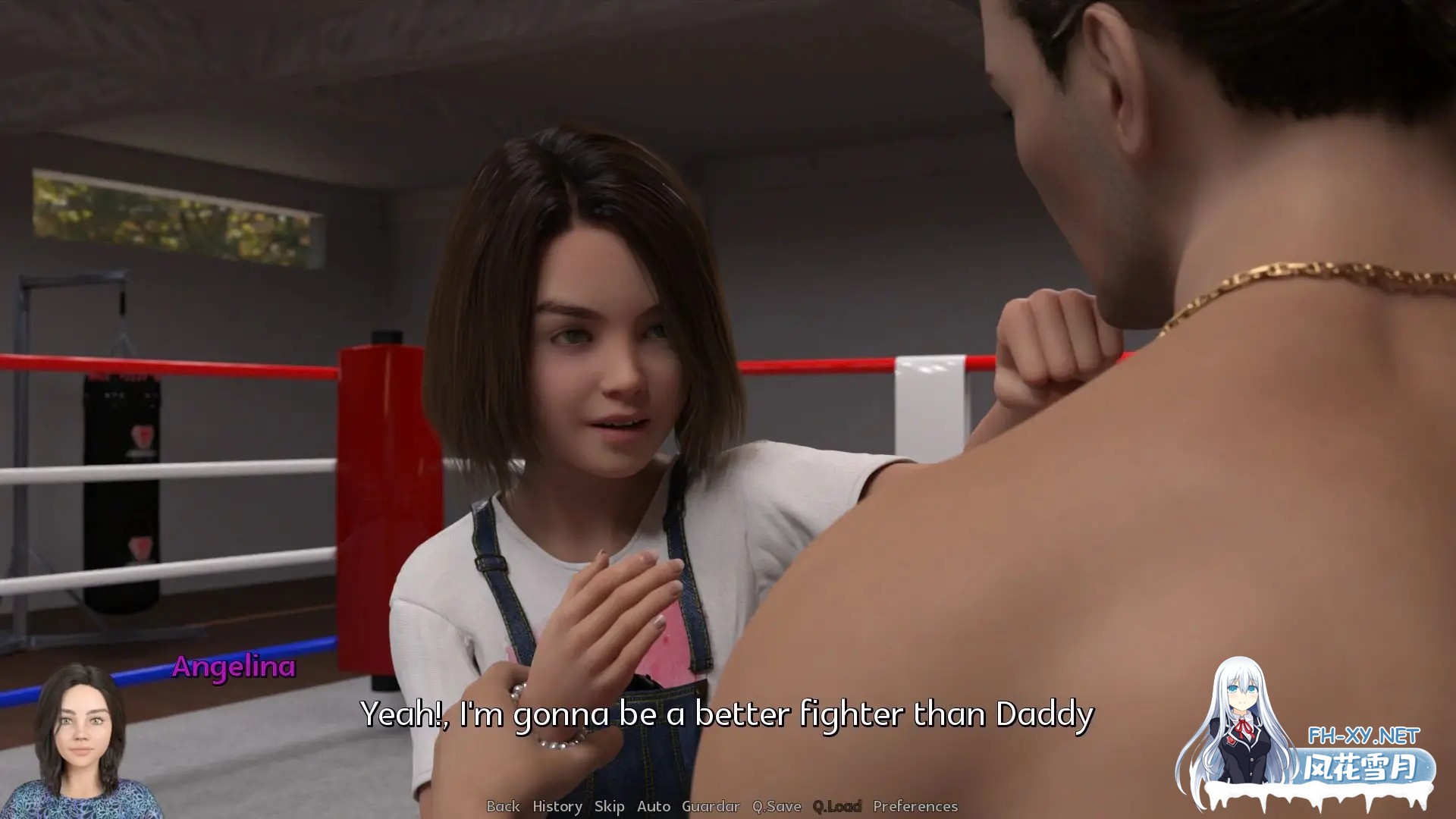Click the FH-XY.NET watermark link

tap(1363, 735)
